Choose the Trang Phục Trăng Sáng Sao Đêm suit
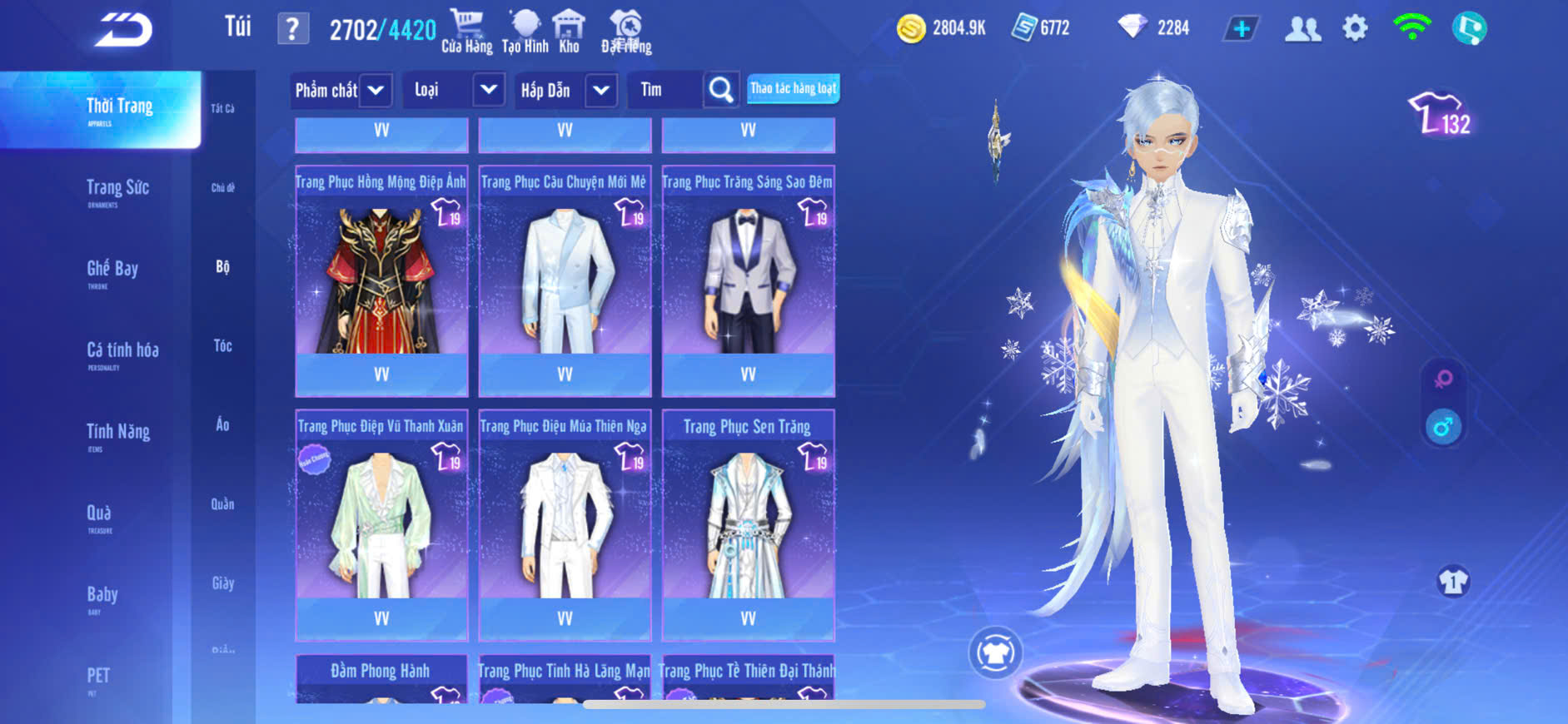The image size is (1568, 724). (748, 280)
